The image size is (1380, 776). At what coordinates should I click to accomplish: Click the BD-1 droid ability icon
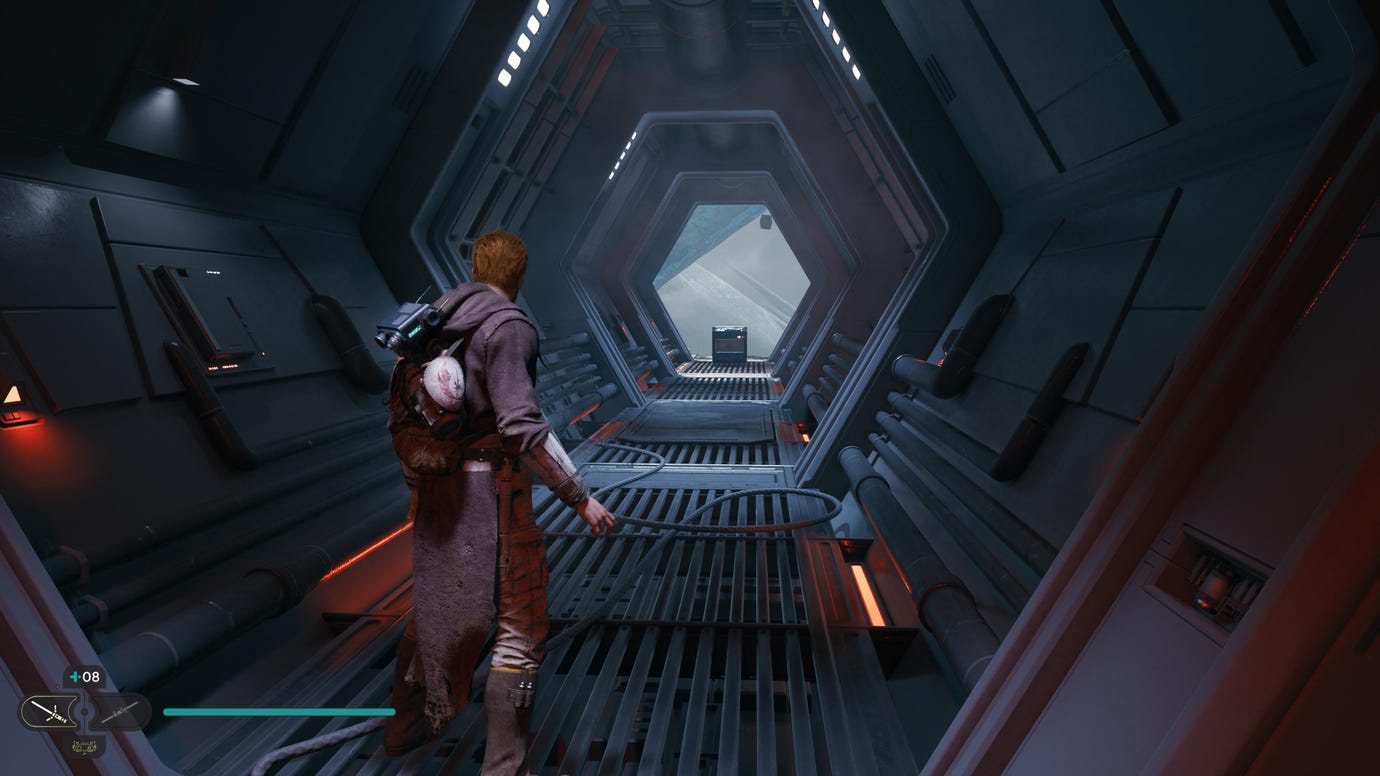point(84,748)
